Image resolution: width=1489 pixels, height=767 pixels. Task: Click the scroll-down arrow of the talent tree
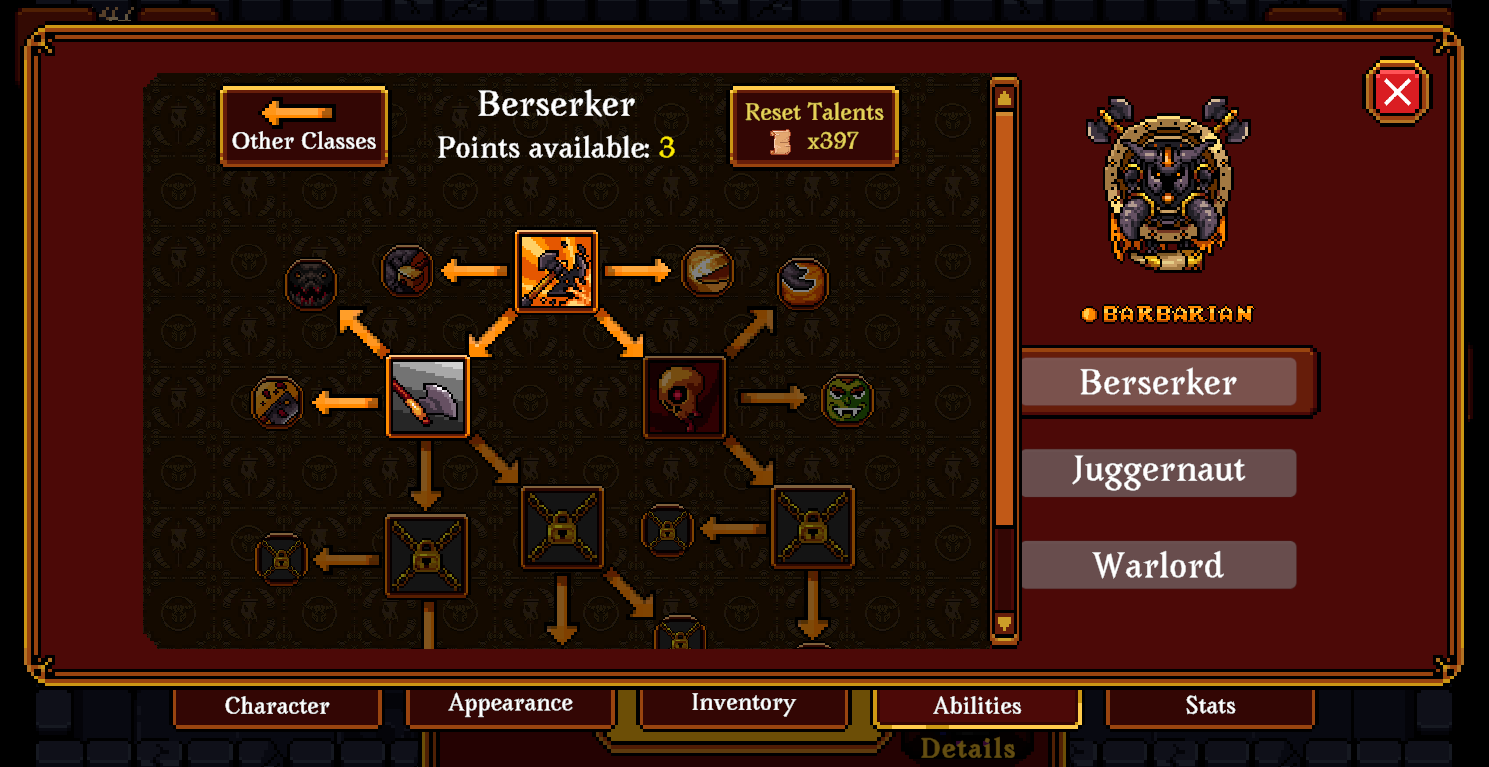(1004, 624)
